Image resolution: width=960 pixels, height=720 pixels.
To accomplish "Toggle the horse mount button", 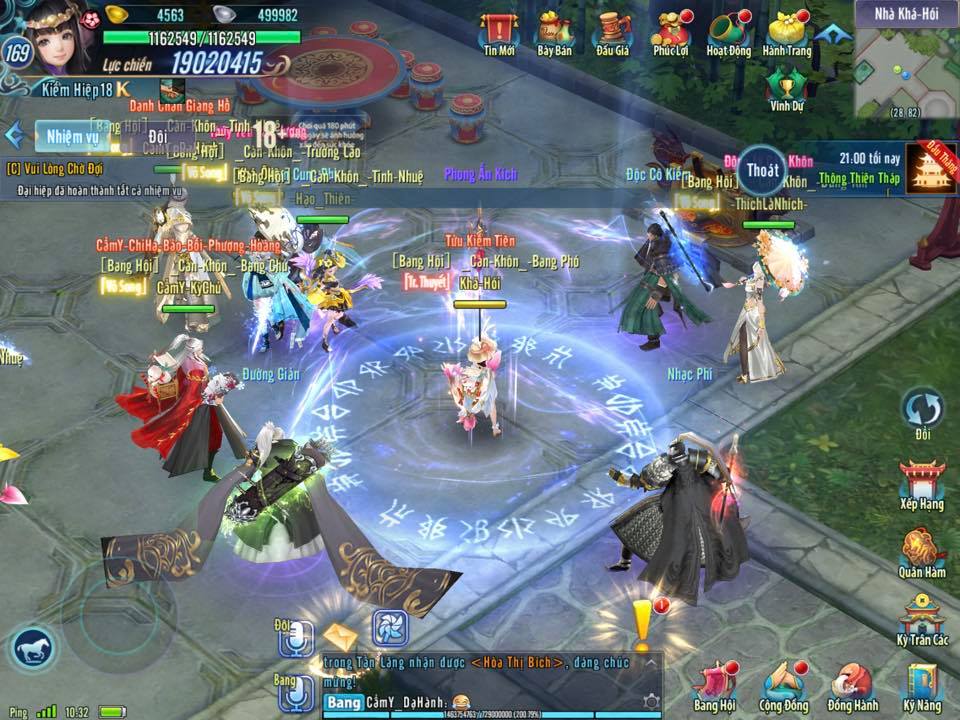I will click(x=36, y=651).
